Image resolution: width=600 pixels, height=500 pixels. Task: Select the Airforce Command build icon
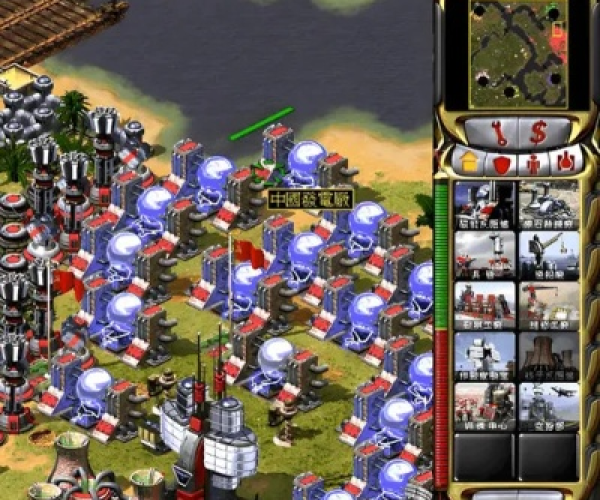[549, 406]
